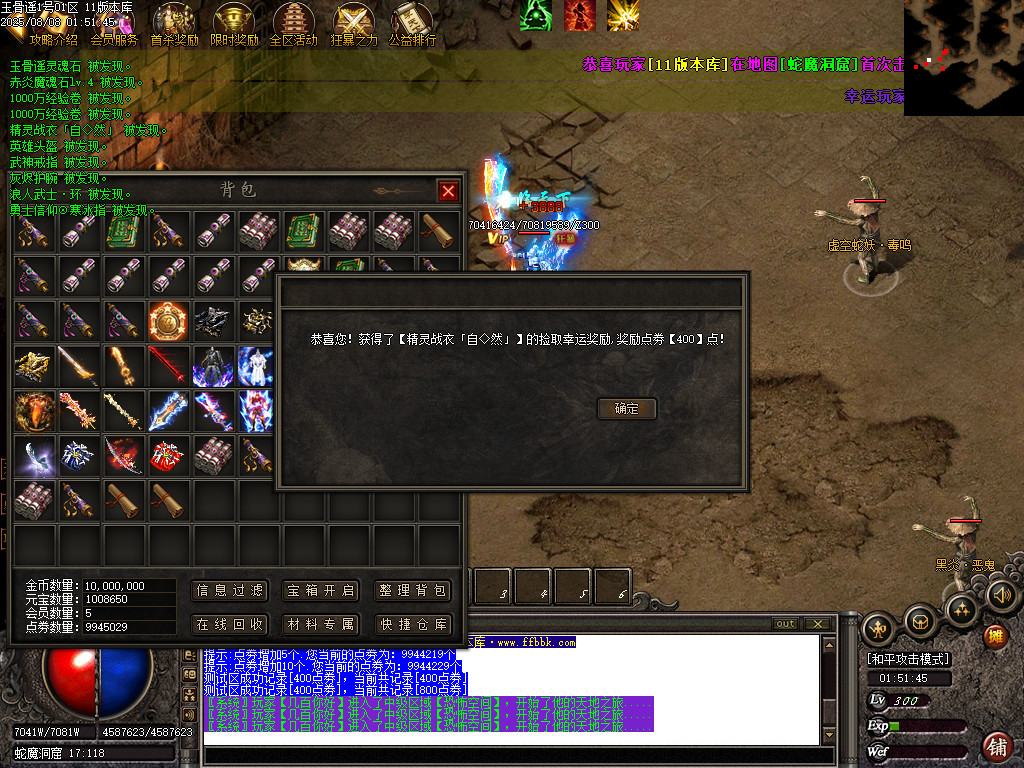The image size is (1024, 768).
Task: Open 狂暴之力 crossed swords icon
Action: pyautogui.click(x=354, y=24)
